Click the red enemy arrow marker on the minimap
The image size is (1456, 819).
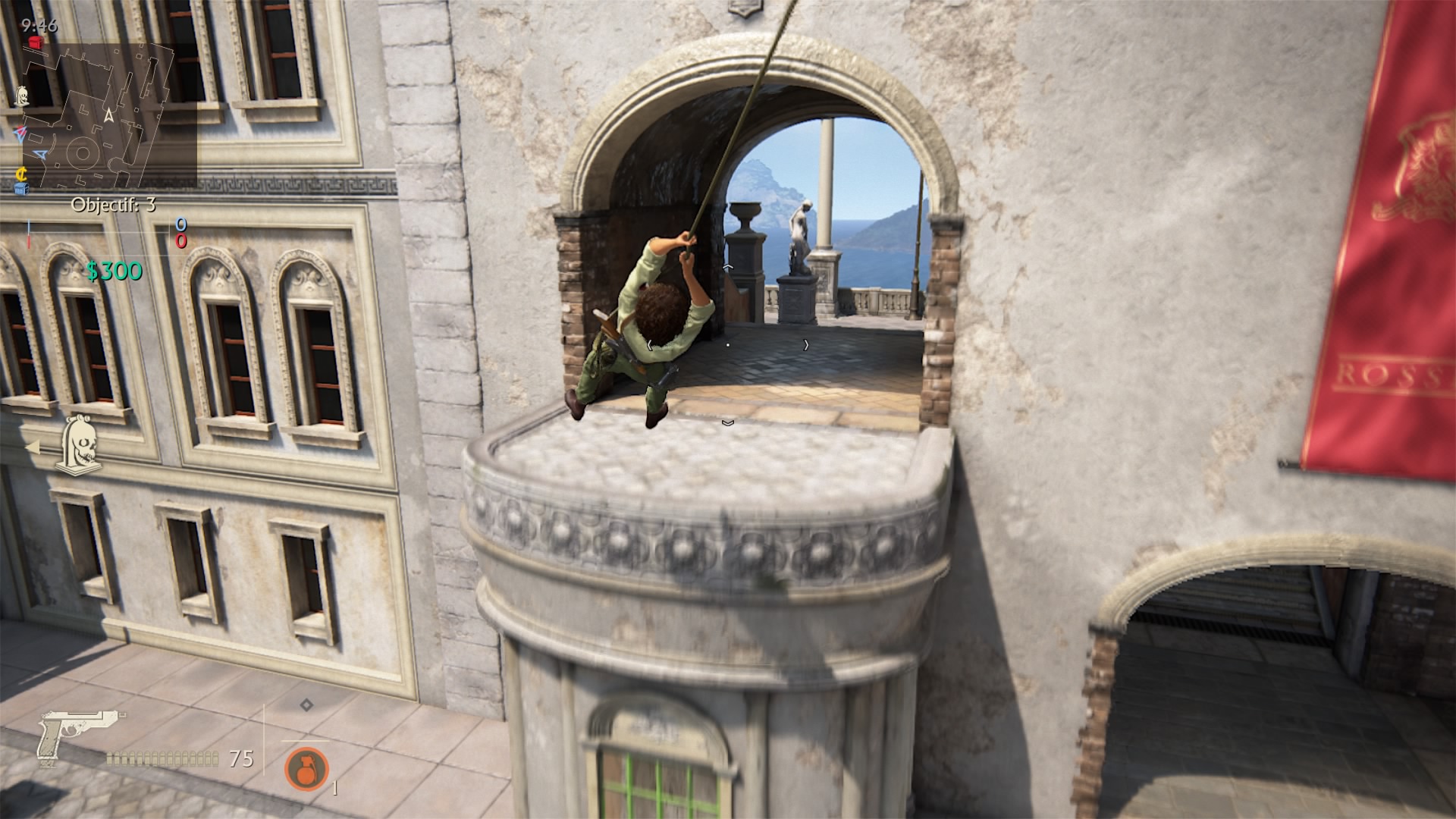point(20,133)
